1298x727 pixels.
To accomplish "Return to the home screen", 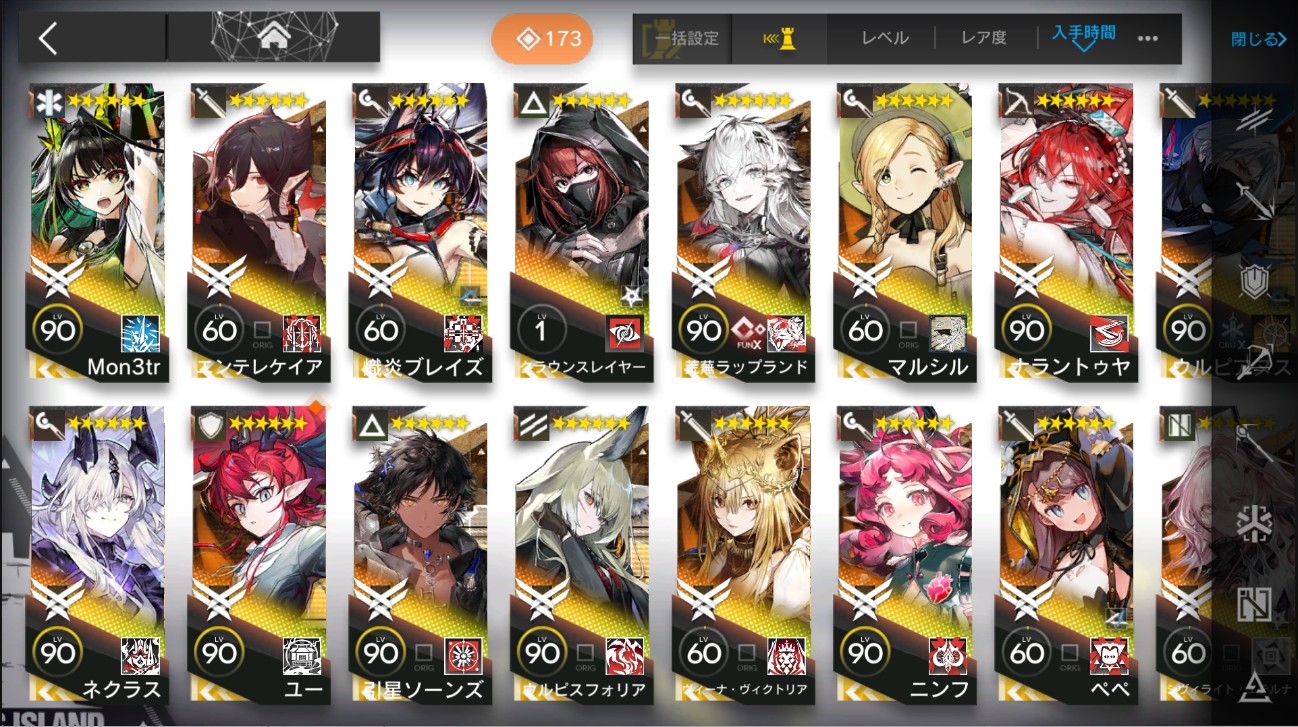I will tap(272, 38).
